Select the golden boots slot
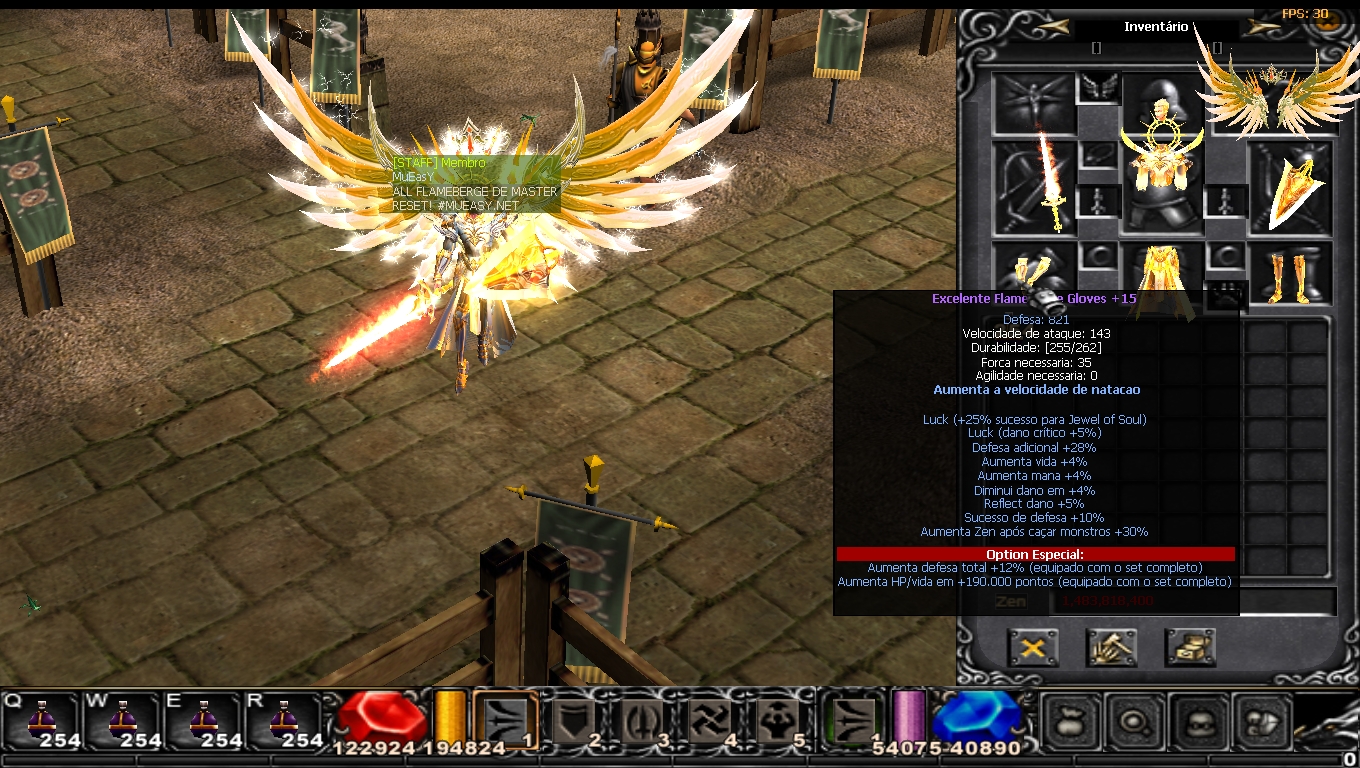 click(1290, 274)
